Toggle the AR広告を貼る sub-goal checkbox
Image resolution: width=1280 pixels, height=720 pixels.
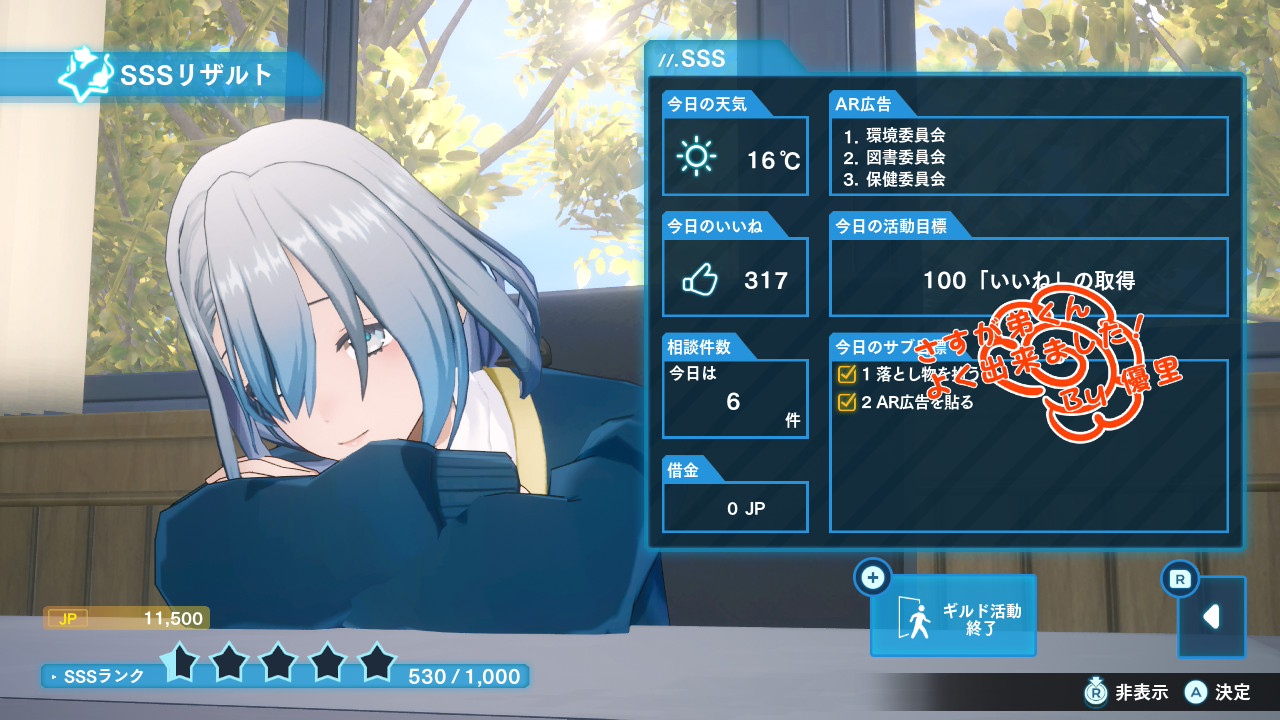pyautogui.click(x=846, y=402)
